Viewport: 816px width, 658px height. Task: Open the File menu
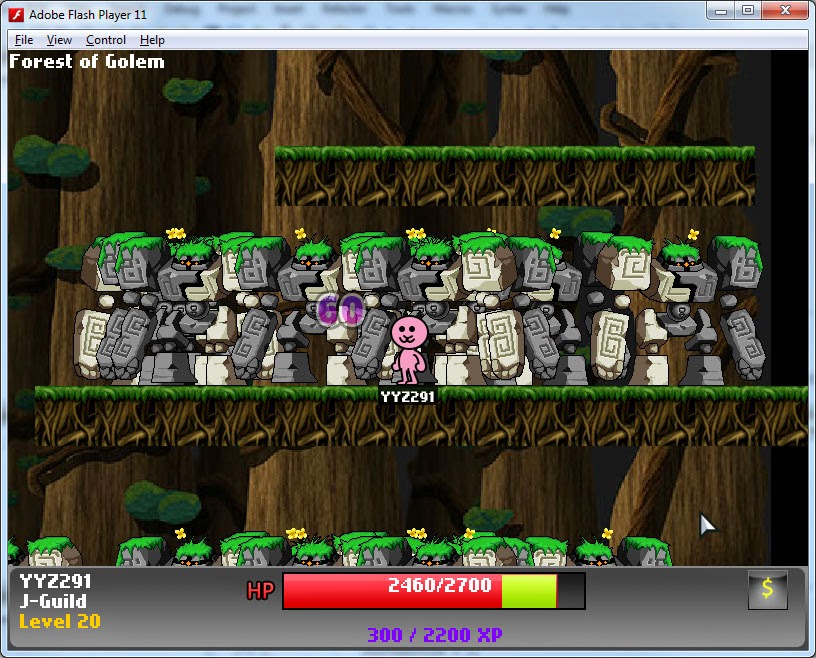pos(24,40)
